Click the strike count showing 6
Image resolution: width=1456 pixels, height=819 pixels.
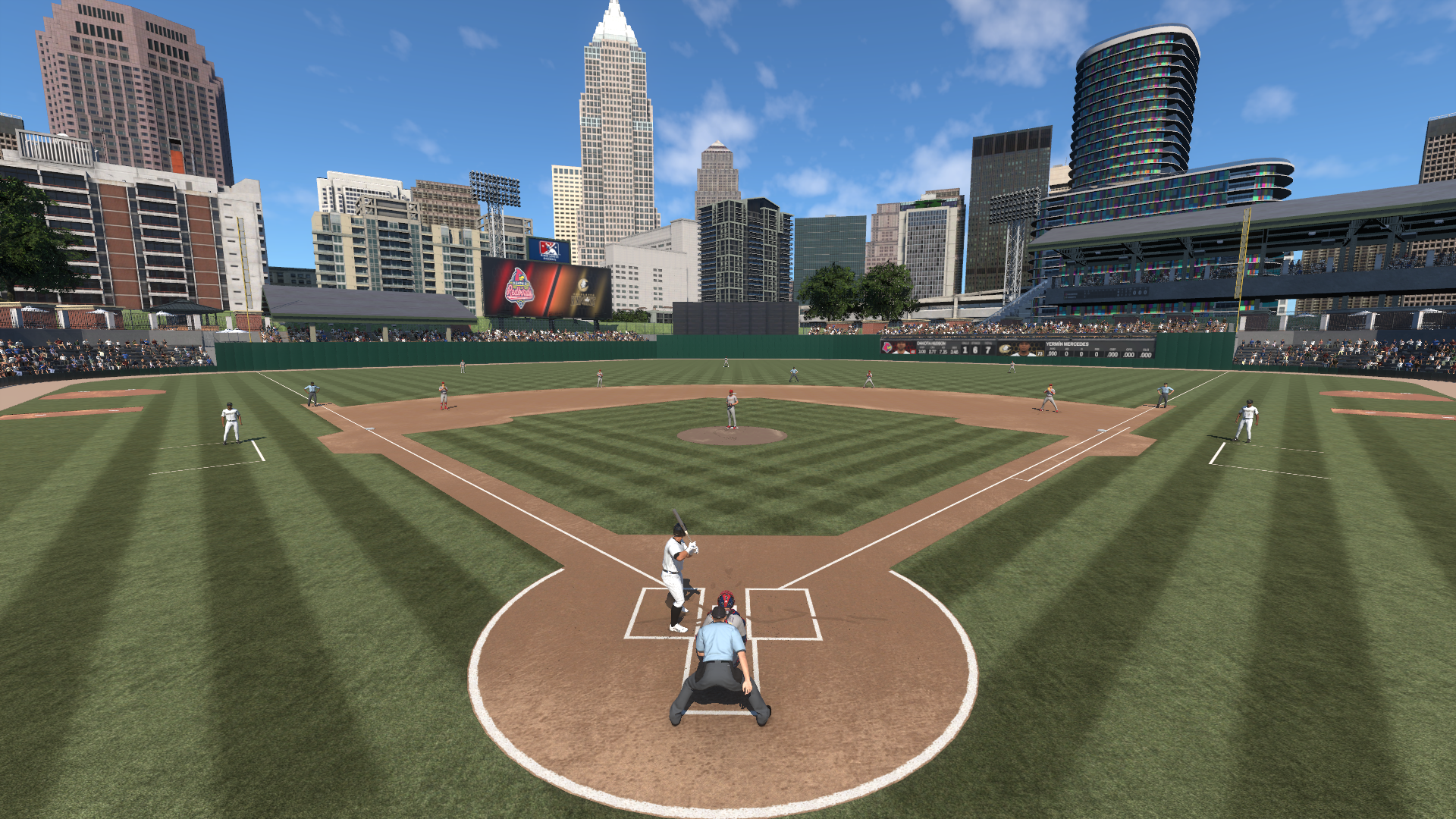point(976,350)
